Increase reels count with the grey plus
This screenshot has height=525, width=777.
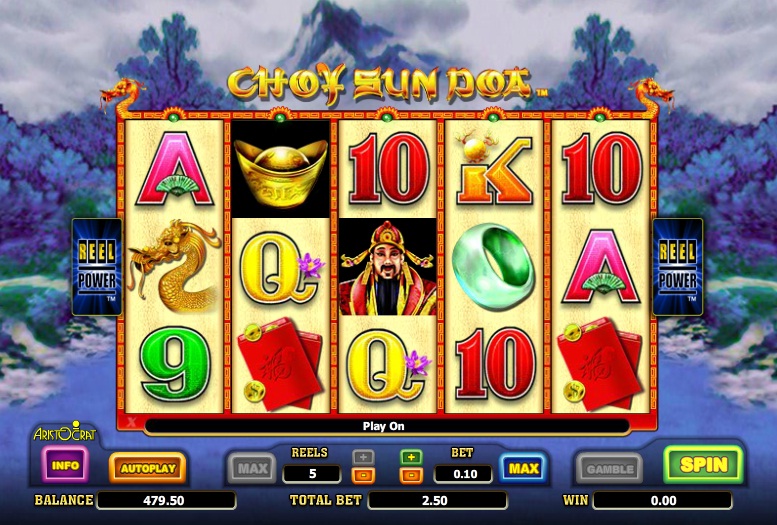[364, 457]
